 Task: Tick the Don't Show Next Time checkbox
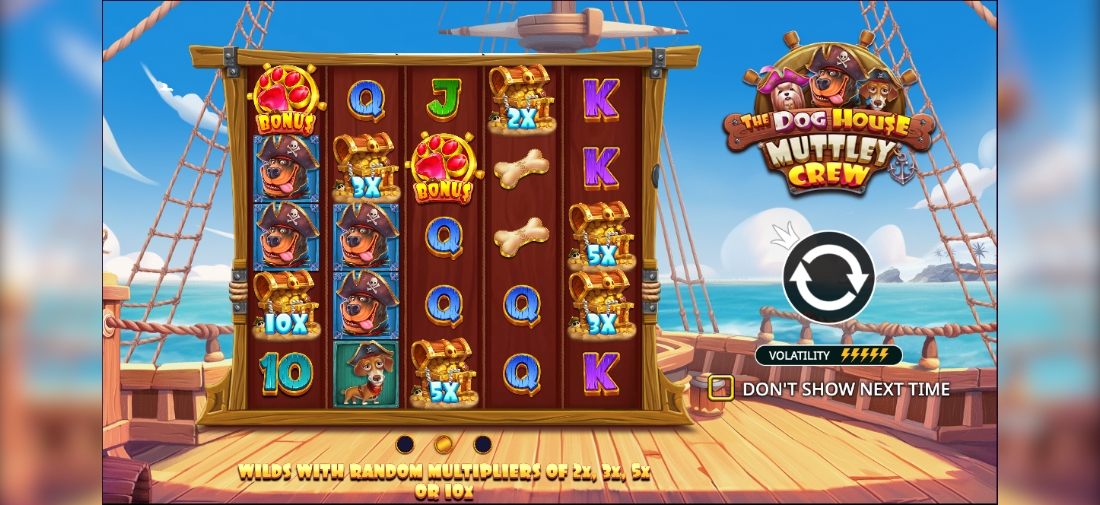click(720, 388)
